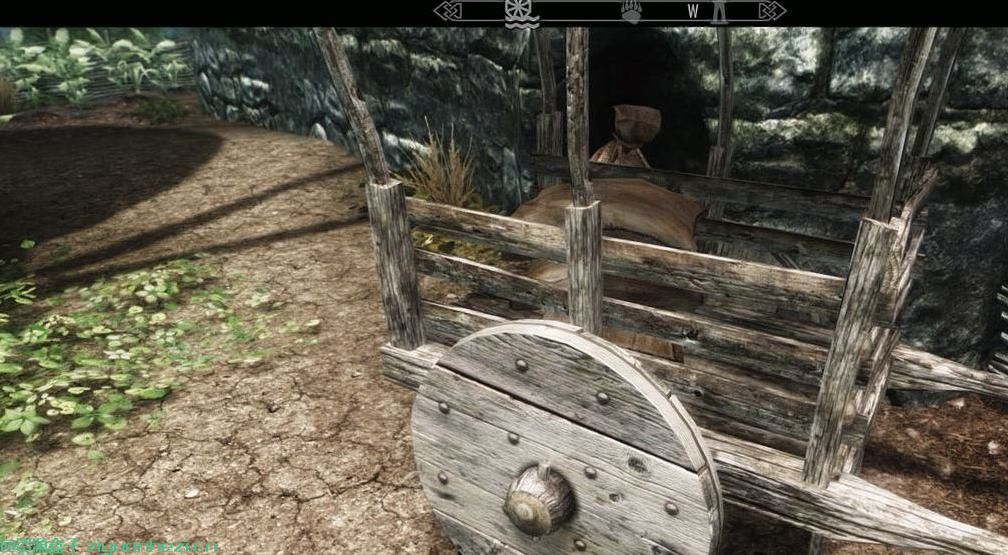Select the bear paw marker on compass
Image resolution: width=1008 pixels, height=555 pixels.
click(630, 12)
